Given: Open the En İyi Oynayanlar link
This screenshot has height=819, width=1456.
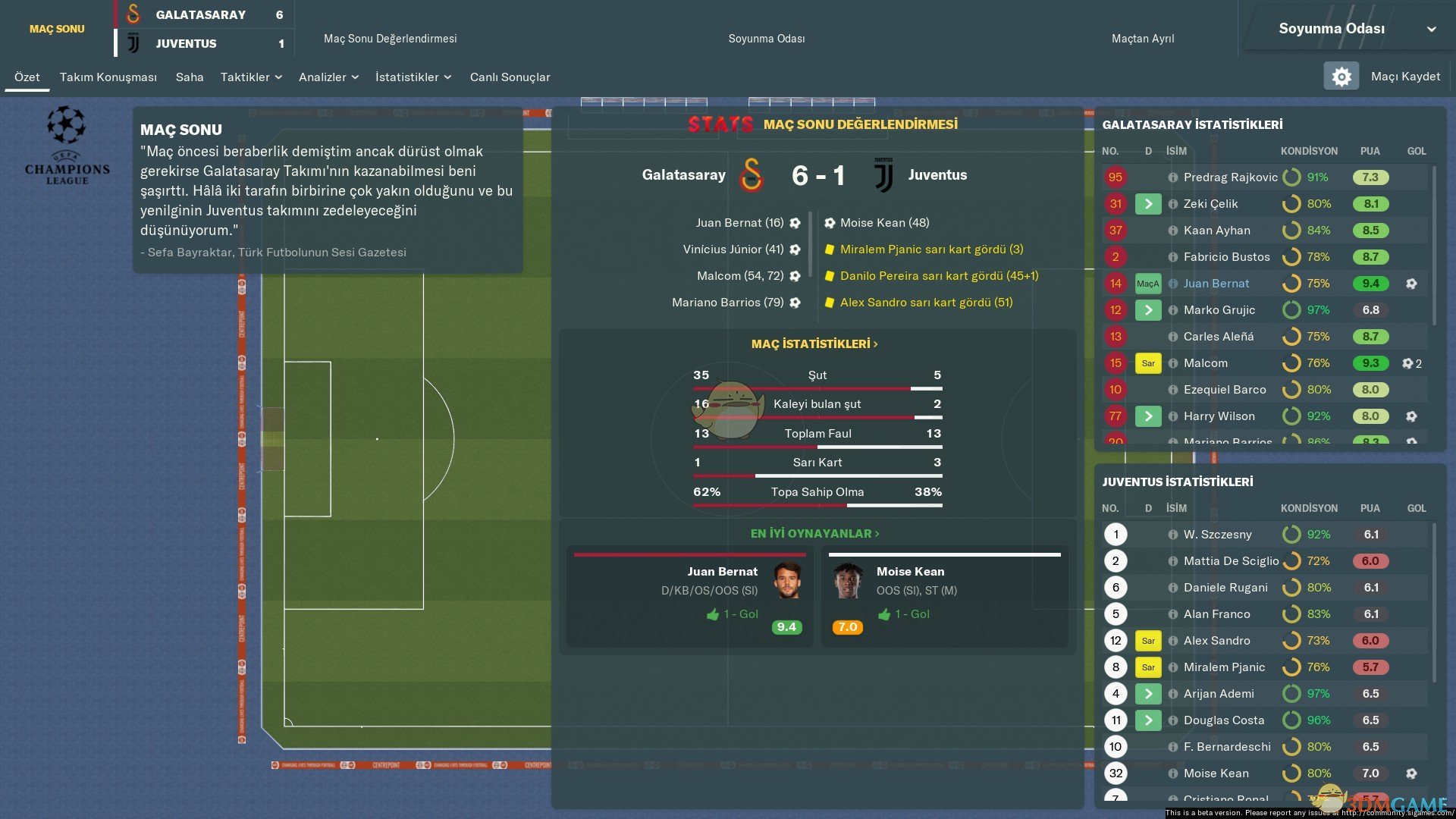Looking at the screenshot, I should pyautogui.click(x=814, y=534).
